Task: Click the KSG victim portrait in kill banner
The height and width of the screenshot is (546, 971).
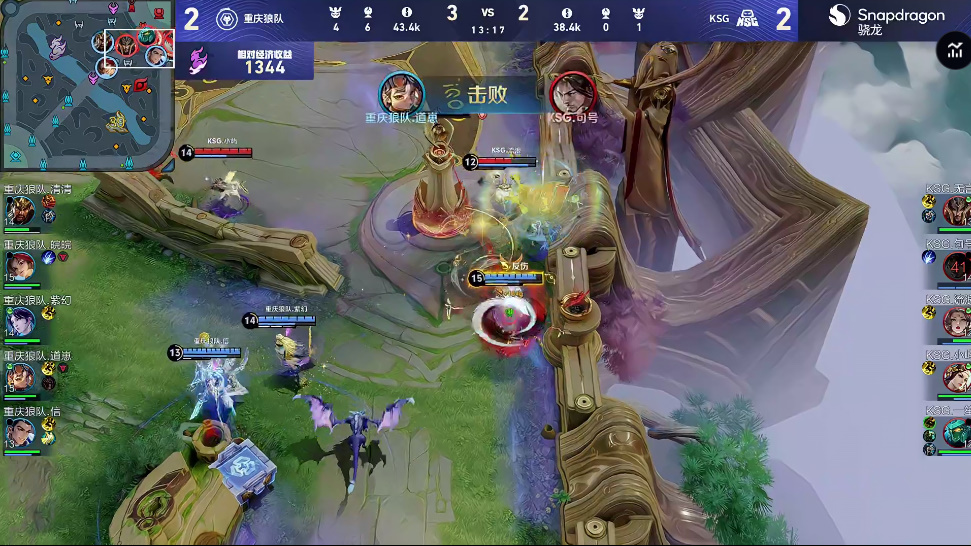Action: 573,93
